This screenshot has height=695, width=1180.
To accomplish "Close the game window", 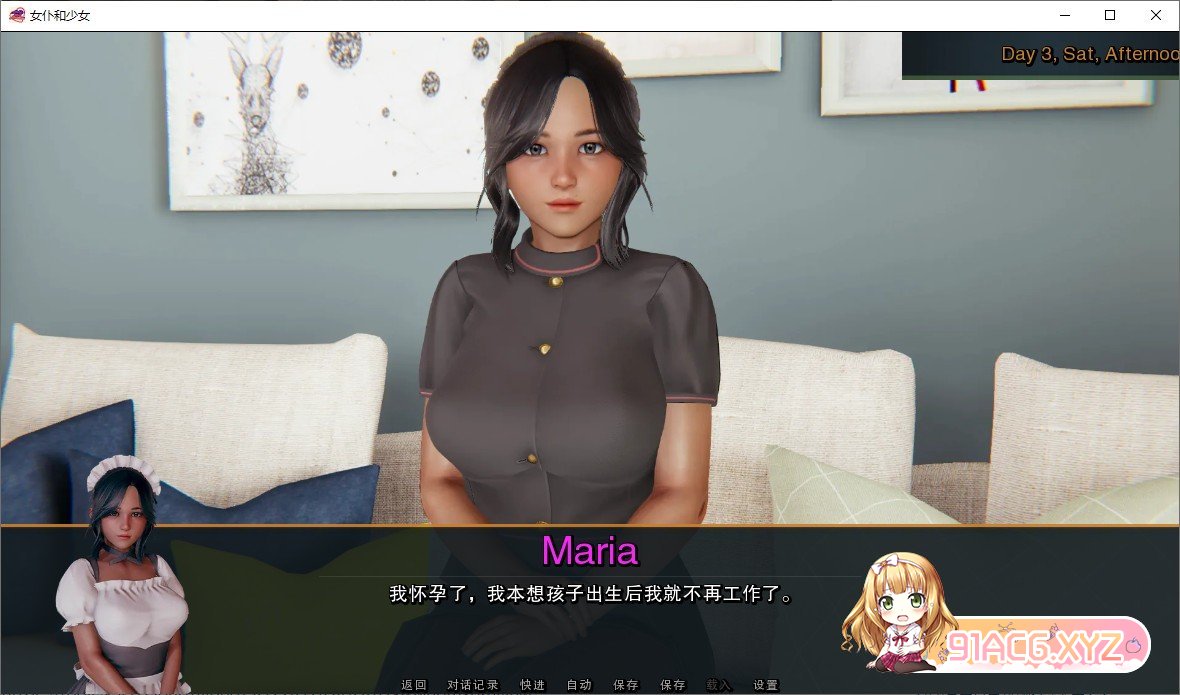I will click(1156, 15).
